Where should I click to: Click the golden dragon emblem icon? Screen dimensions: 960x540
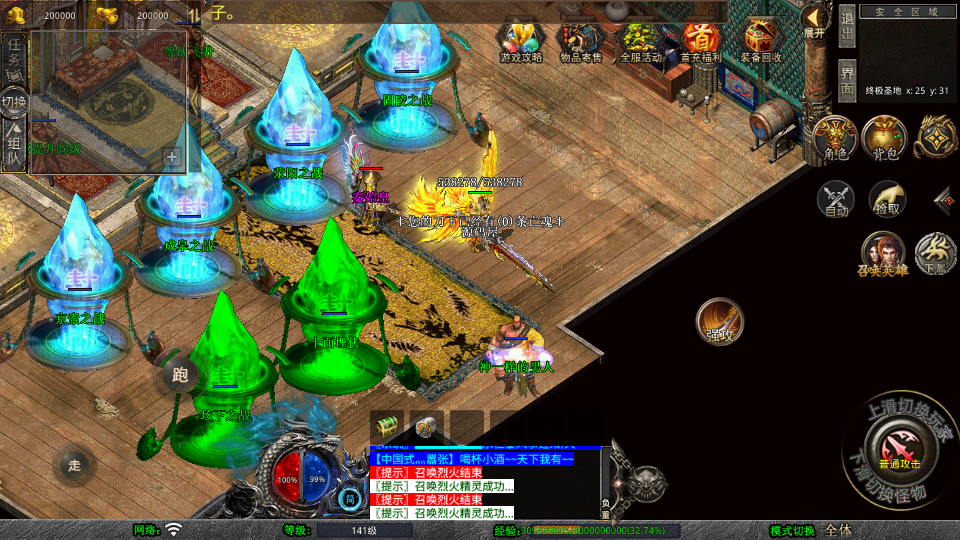[937, 137]
